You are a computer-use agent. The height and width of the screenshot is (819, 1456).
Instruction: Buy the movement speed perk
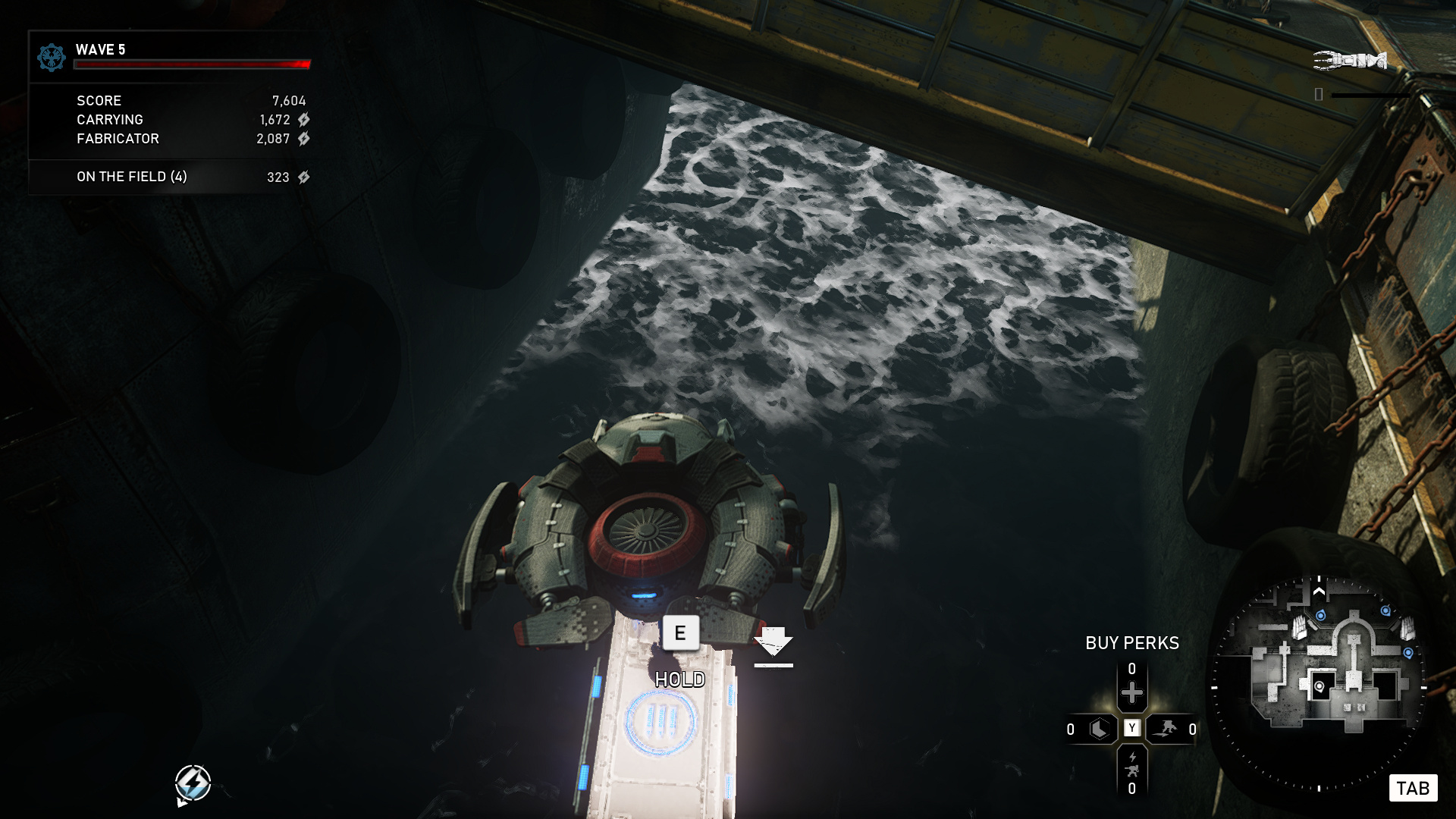pyautogui.click(x=1165, y=730)
